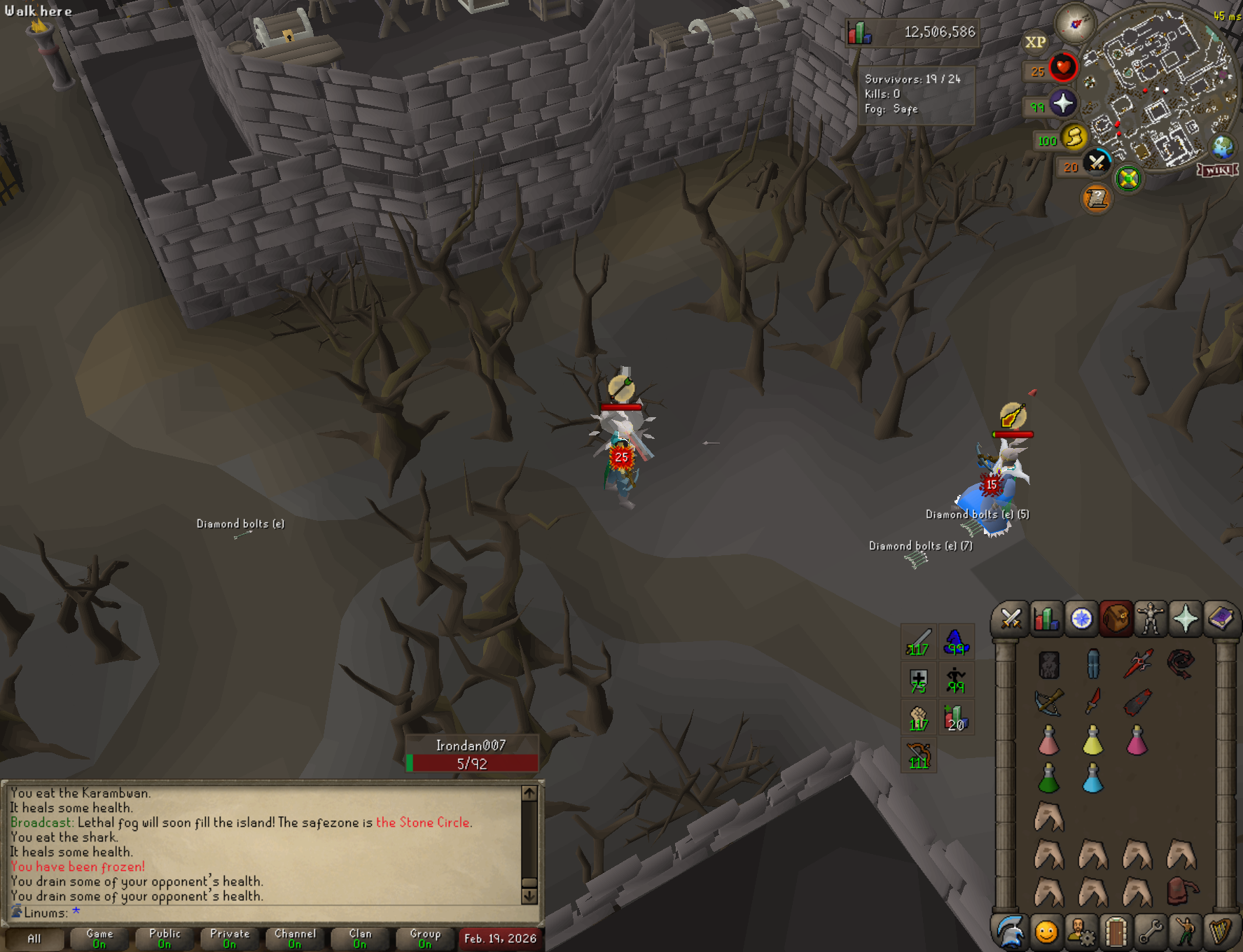This screenshot has height=952, width=1243.
Task: Select the Public chat filter
Action: coord(165,938)
